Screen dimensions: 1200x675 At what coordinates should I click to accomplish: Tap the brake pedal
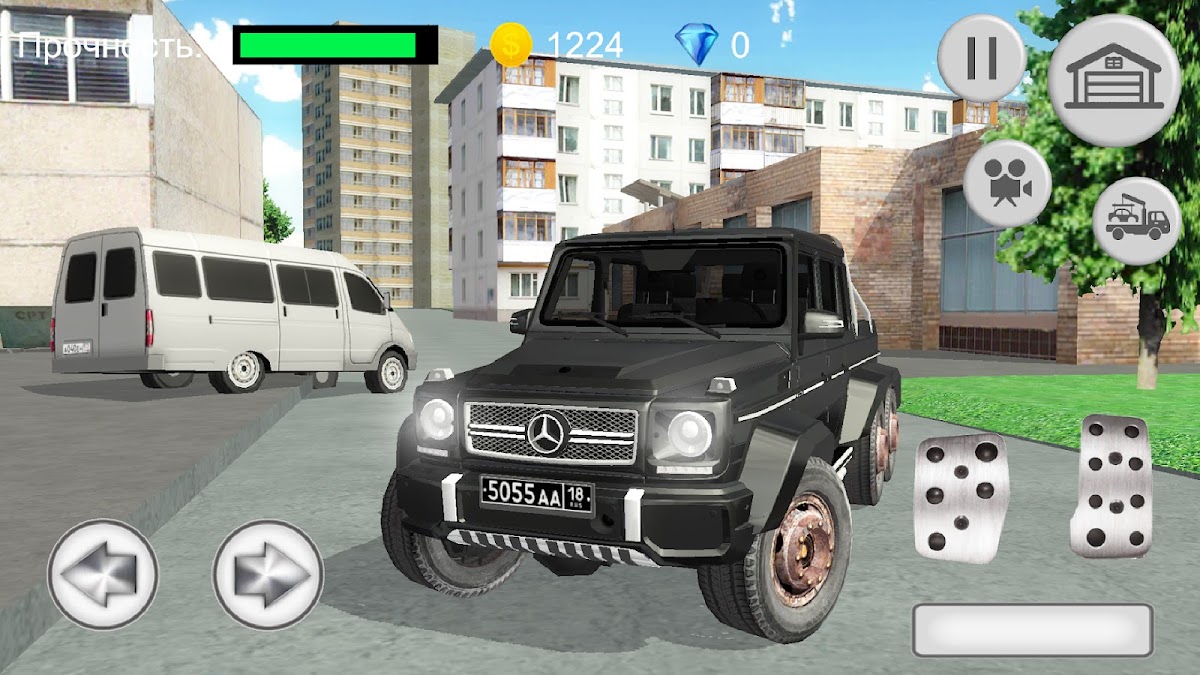[x=960, y=497]
